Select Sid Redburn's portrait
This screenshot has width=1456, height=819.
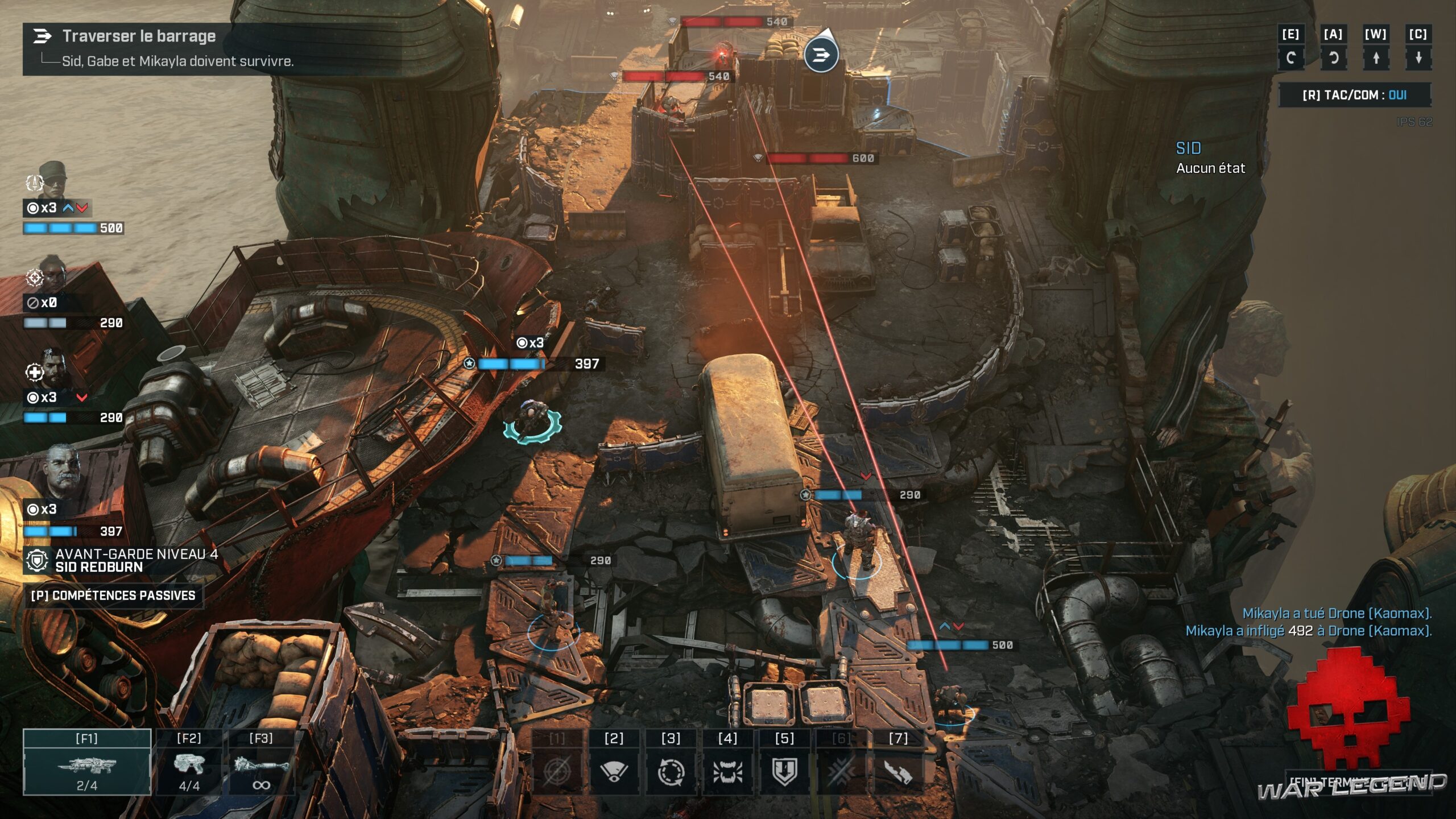coord(63,472)
